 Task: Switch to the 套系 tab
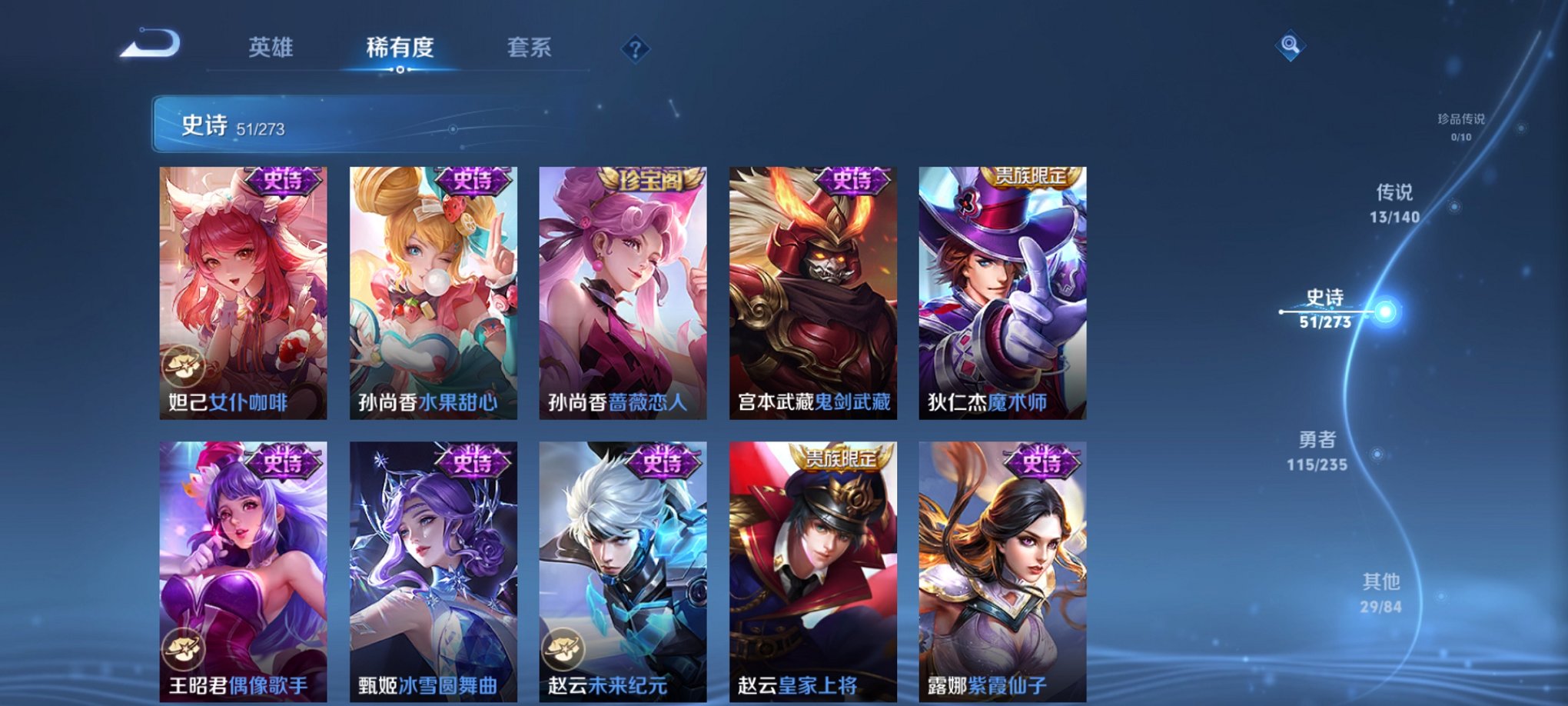point(528,48)
